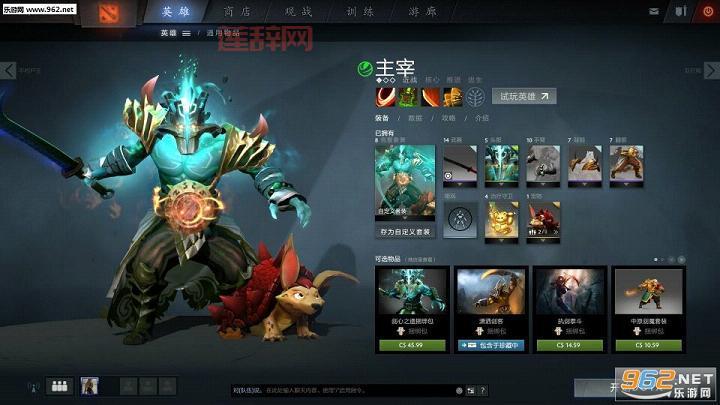Choose the golden cat ward slot
Screen dimensions: 720x405
click(x=502, y=219)
